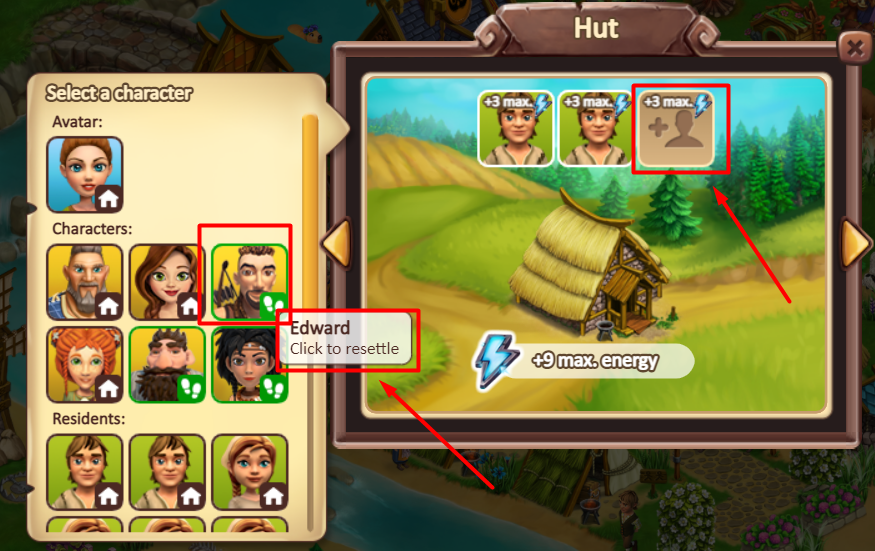Screen dimensions: 875x551
Task: Select the dark-haired headband woman character
Action: click(x=247, y=364)
